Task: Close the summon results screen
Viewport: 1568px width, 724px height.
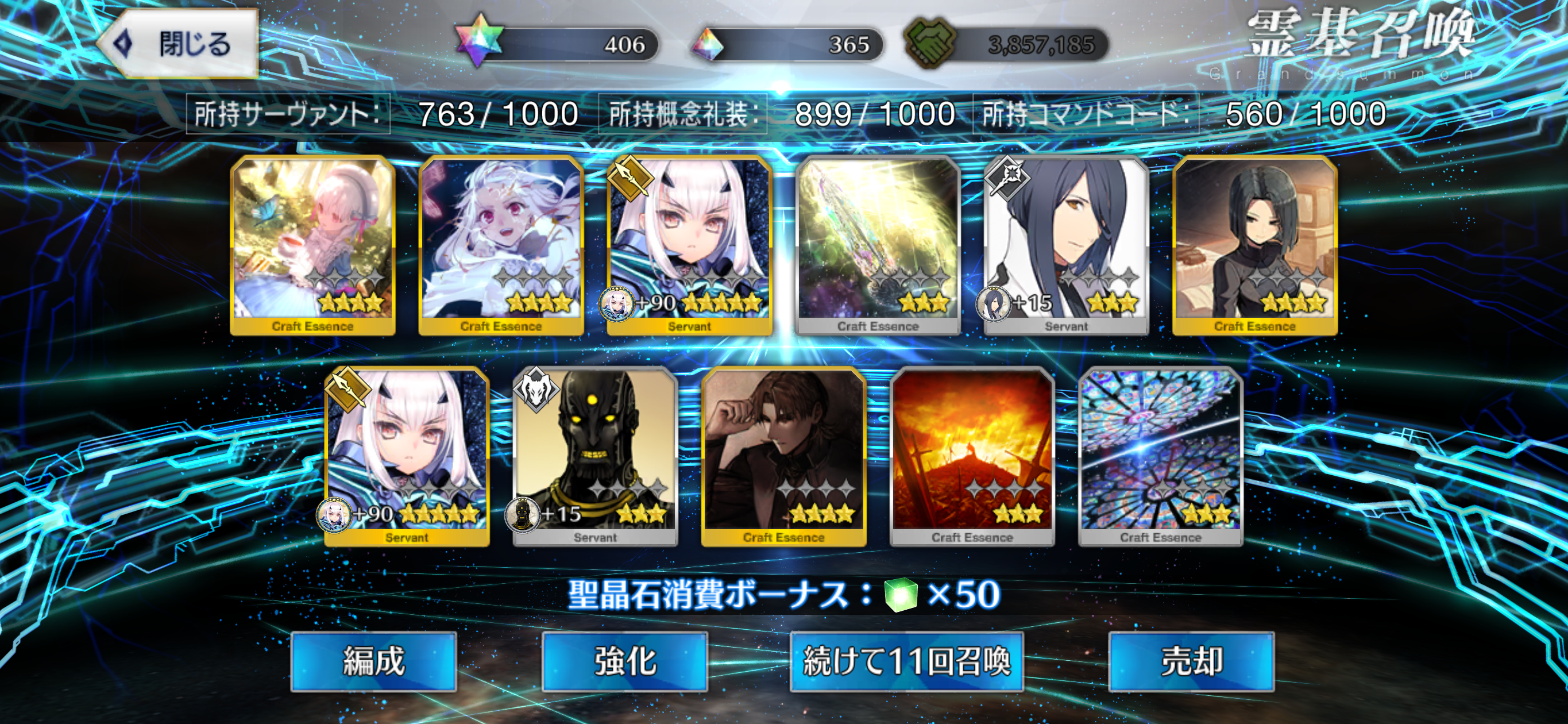Action: click(x=177, y=44)
